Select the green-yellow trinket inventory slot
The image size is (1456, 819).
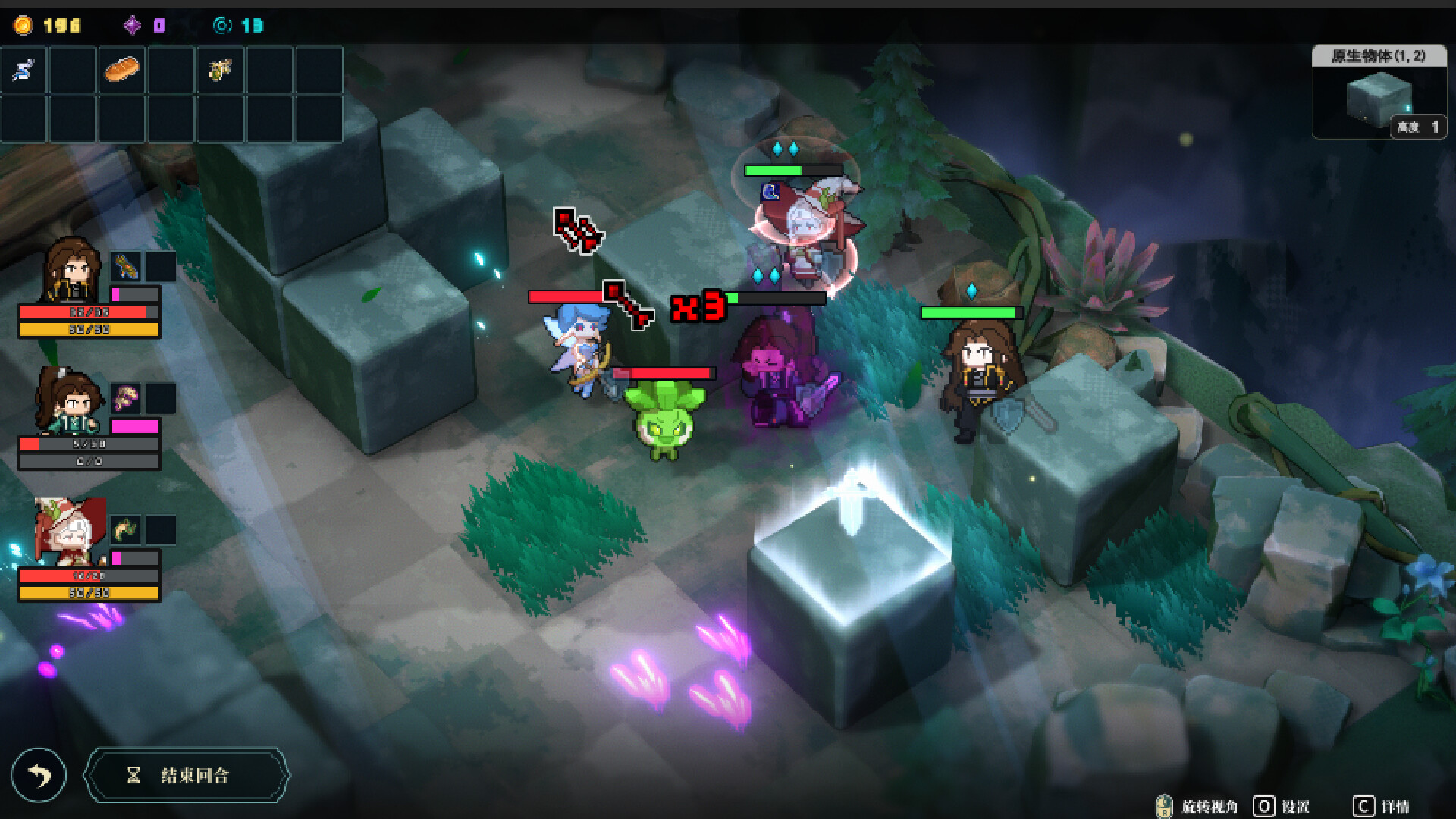click(220, 71)
